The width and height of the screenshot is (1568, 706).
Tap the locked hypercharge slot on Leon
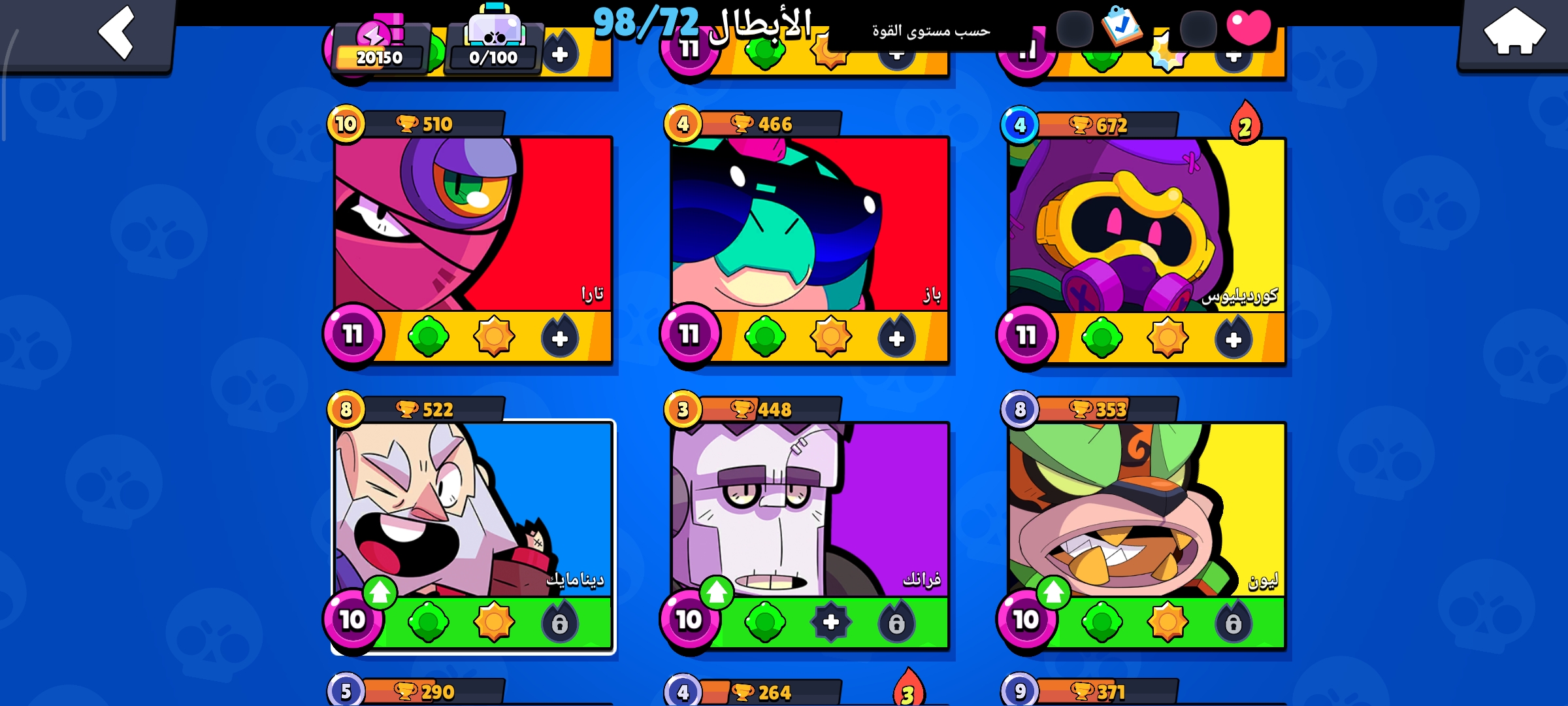[x=1233, y=623]
